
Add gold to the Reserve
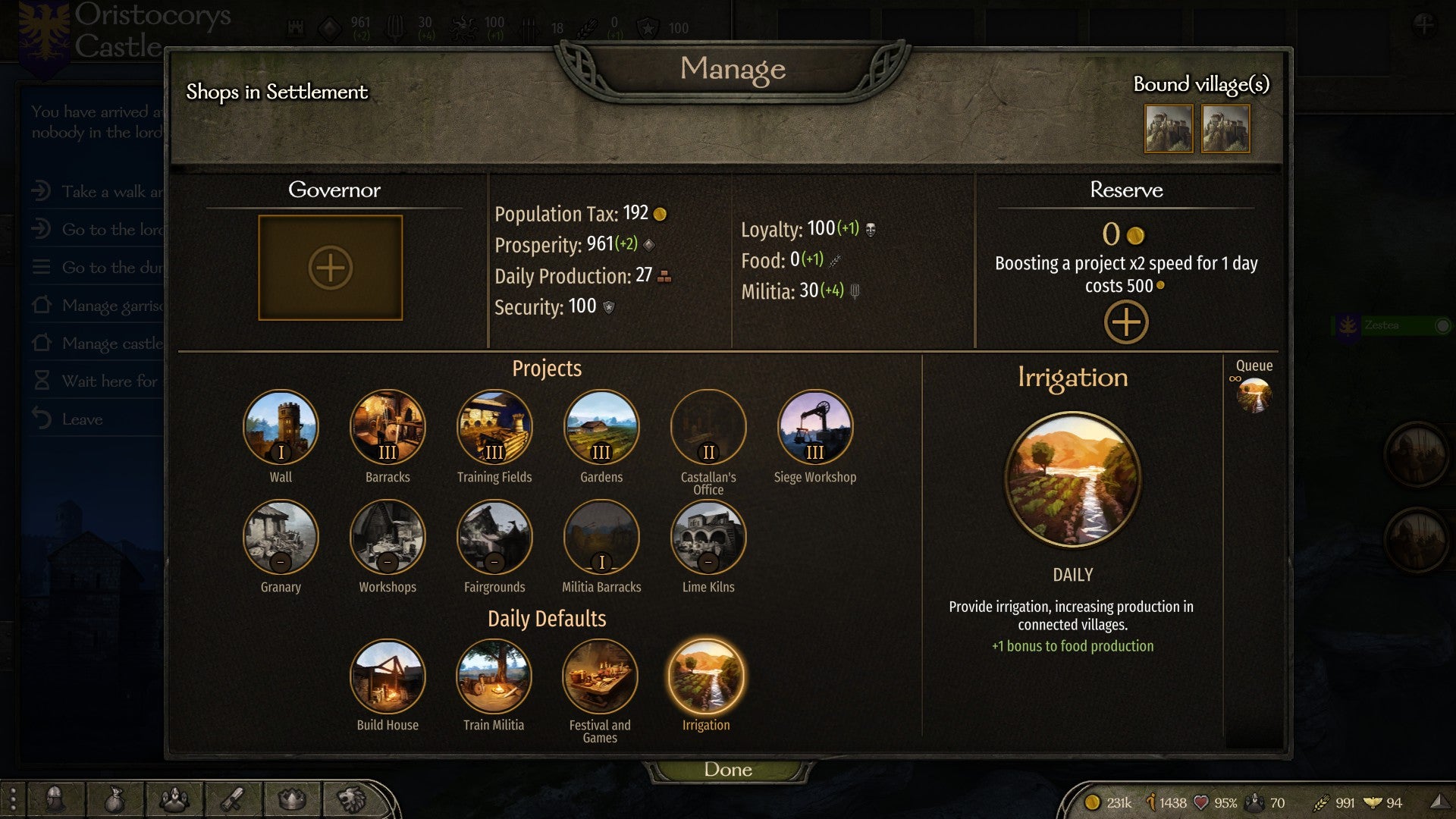point(1125,322)
